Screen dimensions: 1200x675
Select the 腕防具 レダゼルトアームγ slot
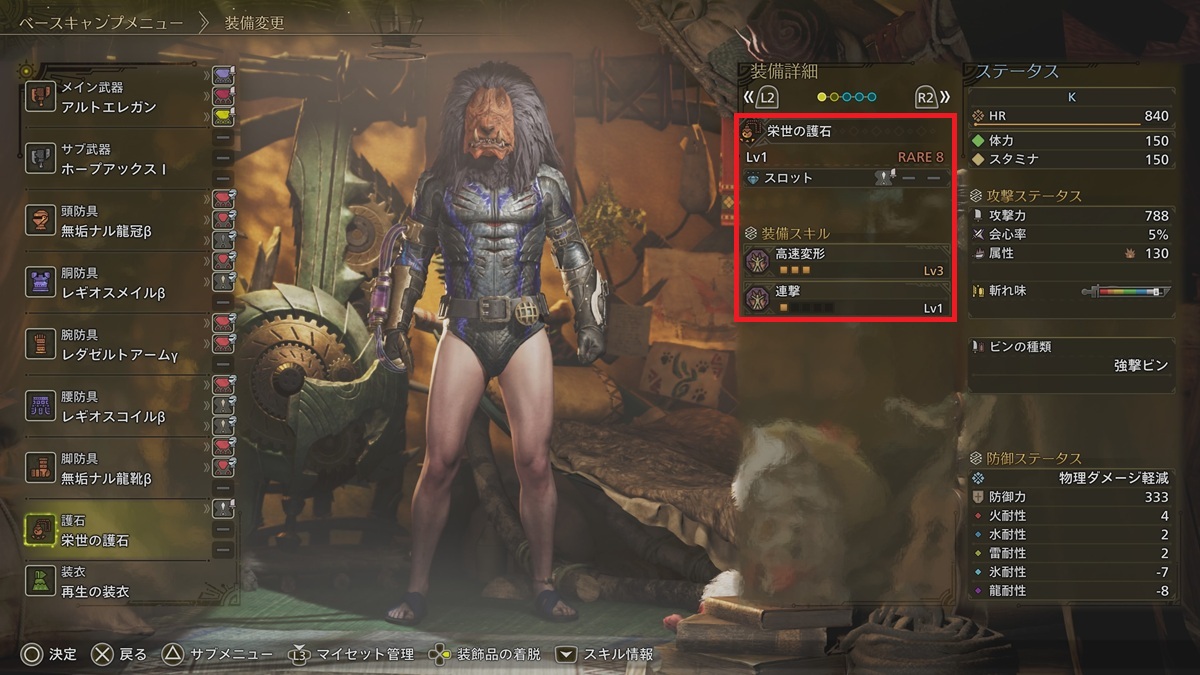pyautogui.click(x=115, y=345)
